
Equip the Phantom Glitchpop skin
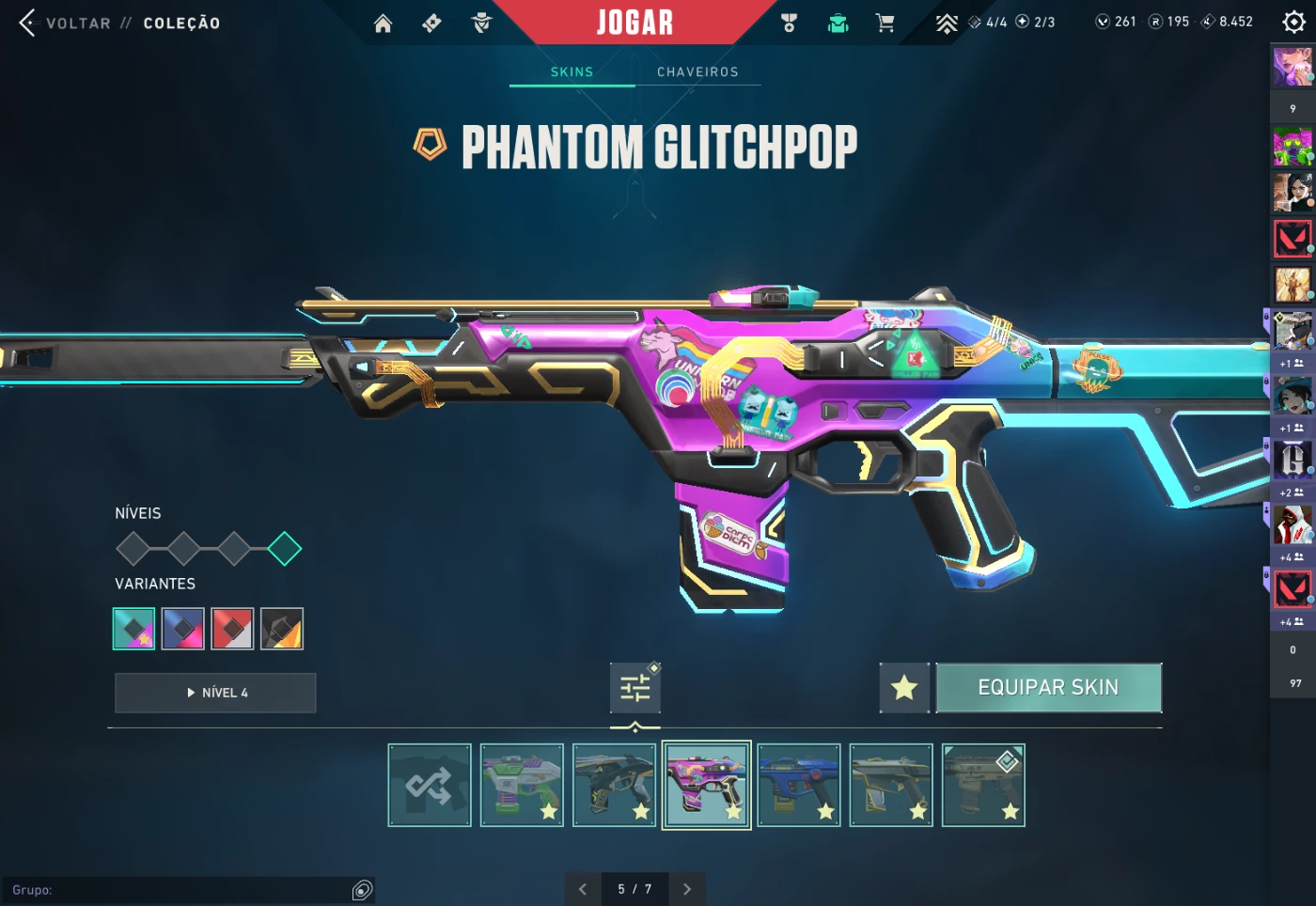tap(1048, 688)
